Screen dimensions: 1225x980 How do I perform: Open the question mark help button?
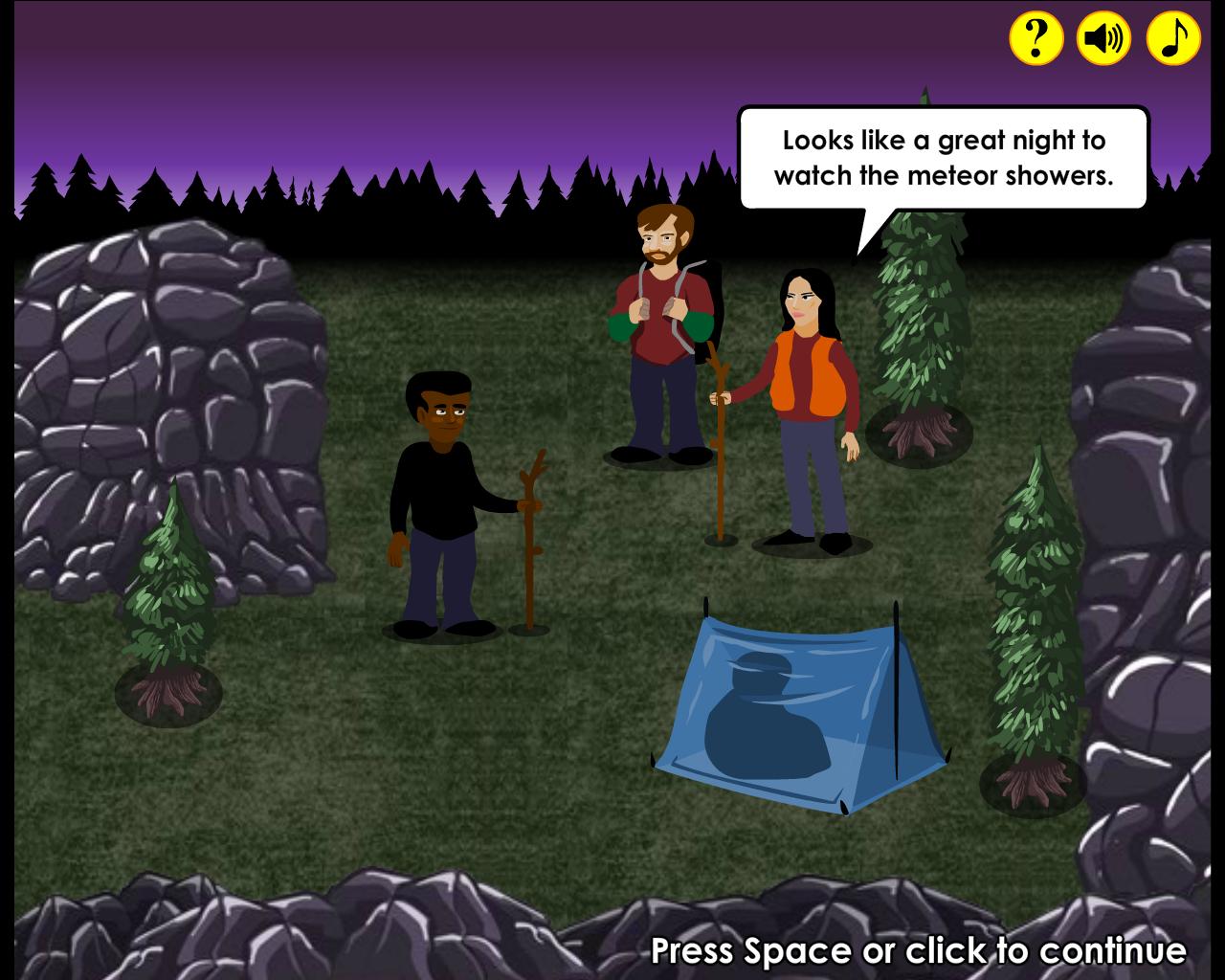(1036, 38)
